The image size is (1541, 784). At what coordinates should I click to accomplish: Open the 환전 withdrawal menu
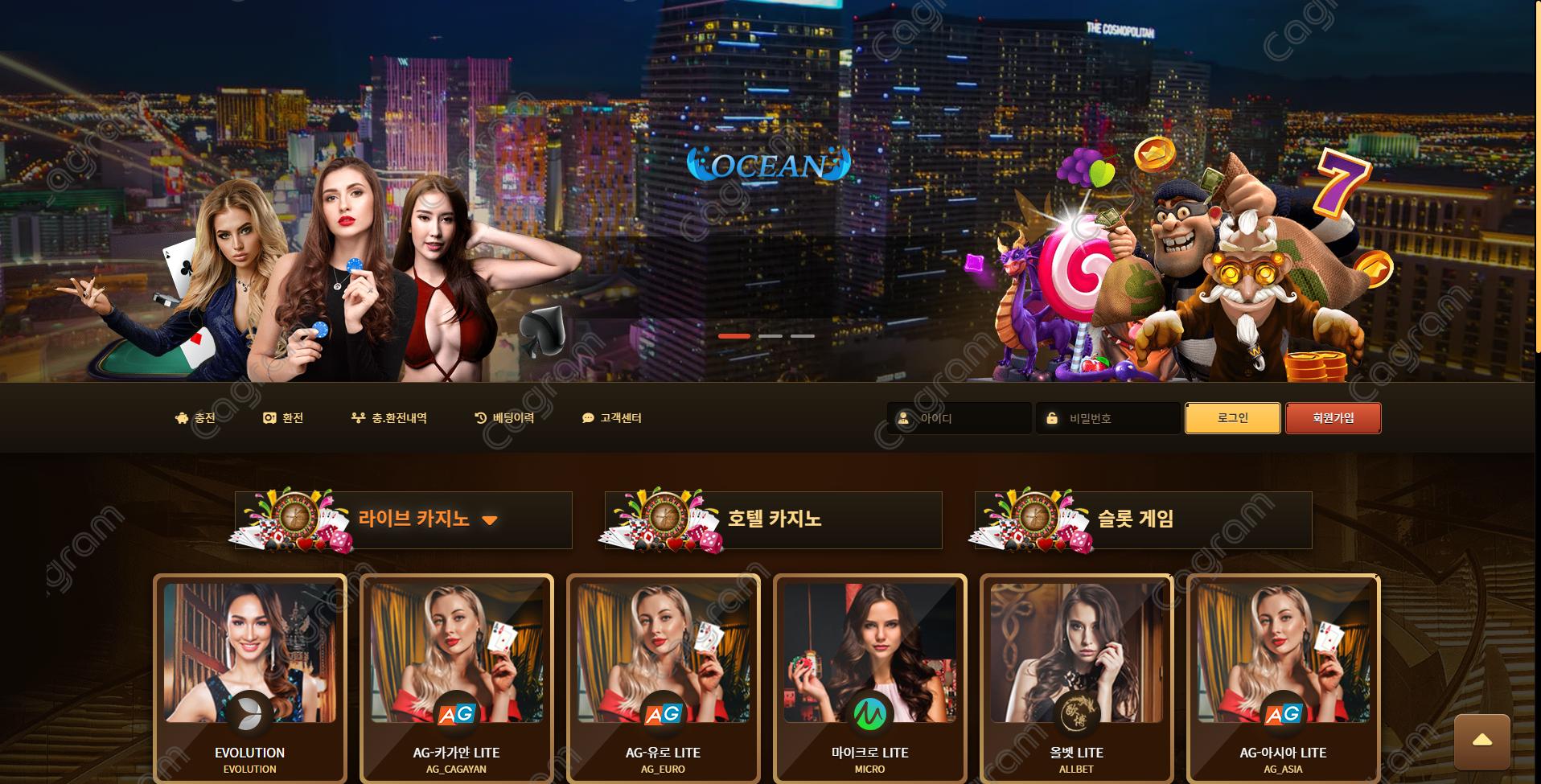pyautogui.click(x=283, y=418)
